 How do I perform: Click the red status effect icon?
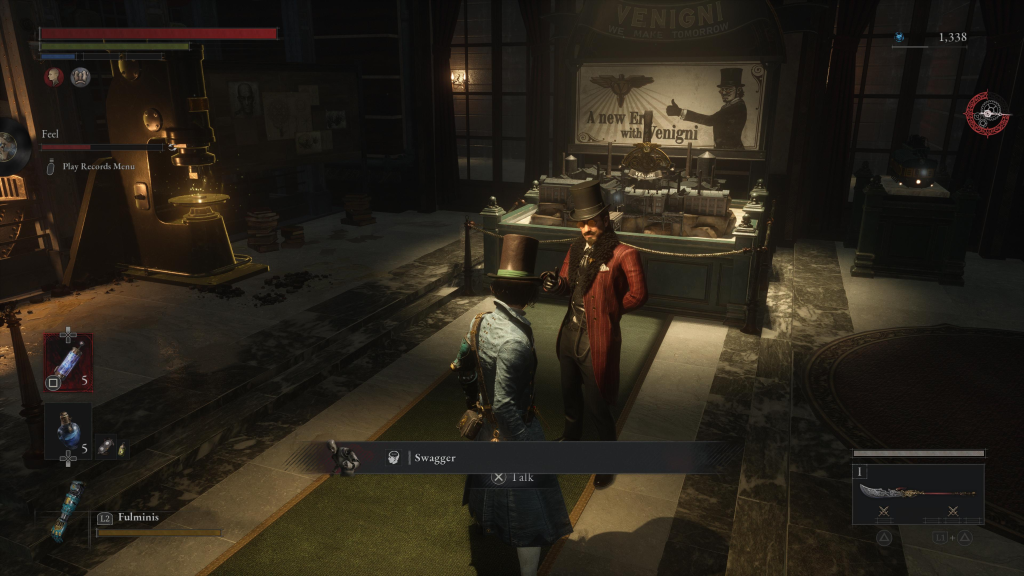(53, 77)
